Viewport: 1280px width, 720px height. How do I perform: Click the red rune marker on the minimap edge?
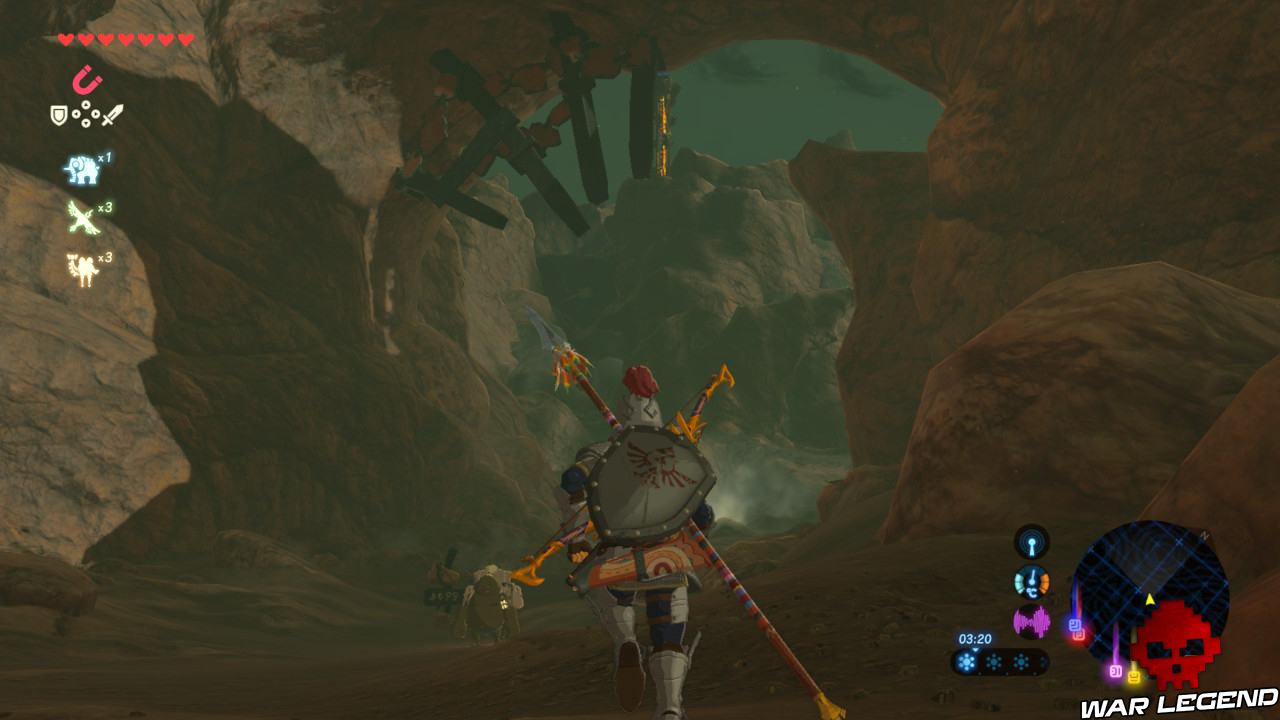point(1080,637)
